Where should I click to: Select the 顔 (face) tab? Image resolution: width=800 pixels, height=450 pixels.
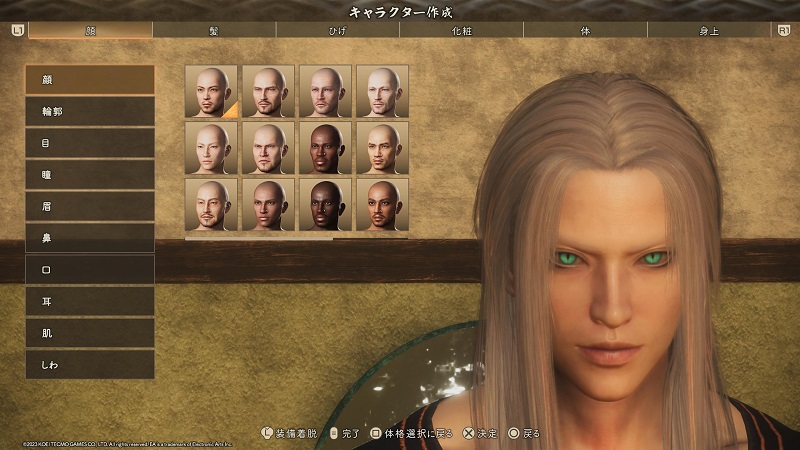pyautogui.click(x=91, y=30)
